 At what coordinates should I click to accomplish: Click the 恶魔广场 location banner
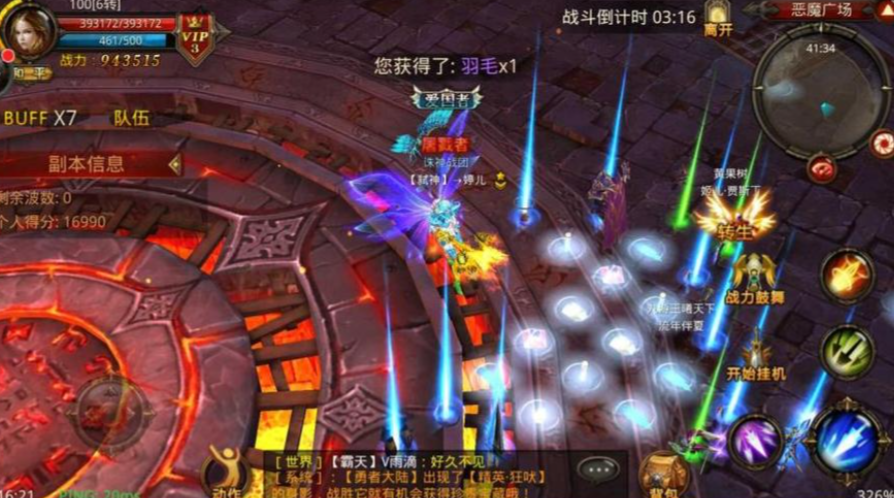click(x=820, y=10)
